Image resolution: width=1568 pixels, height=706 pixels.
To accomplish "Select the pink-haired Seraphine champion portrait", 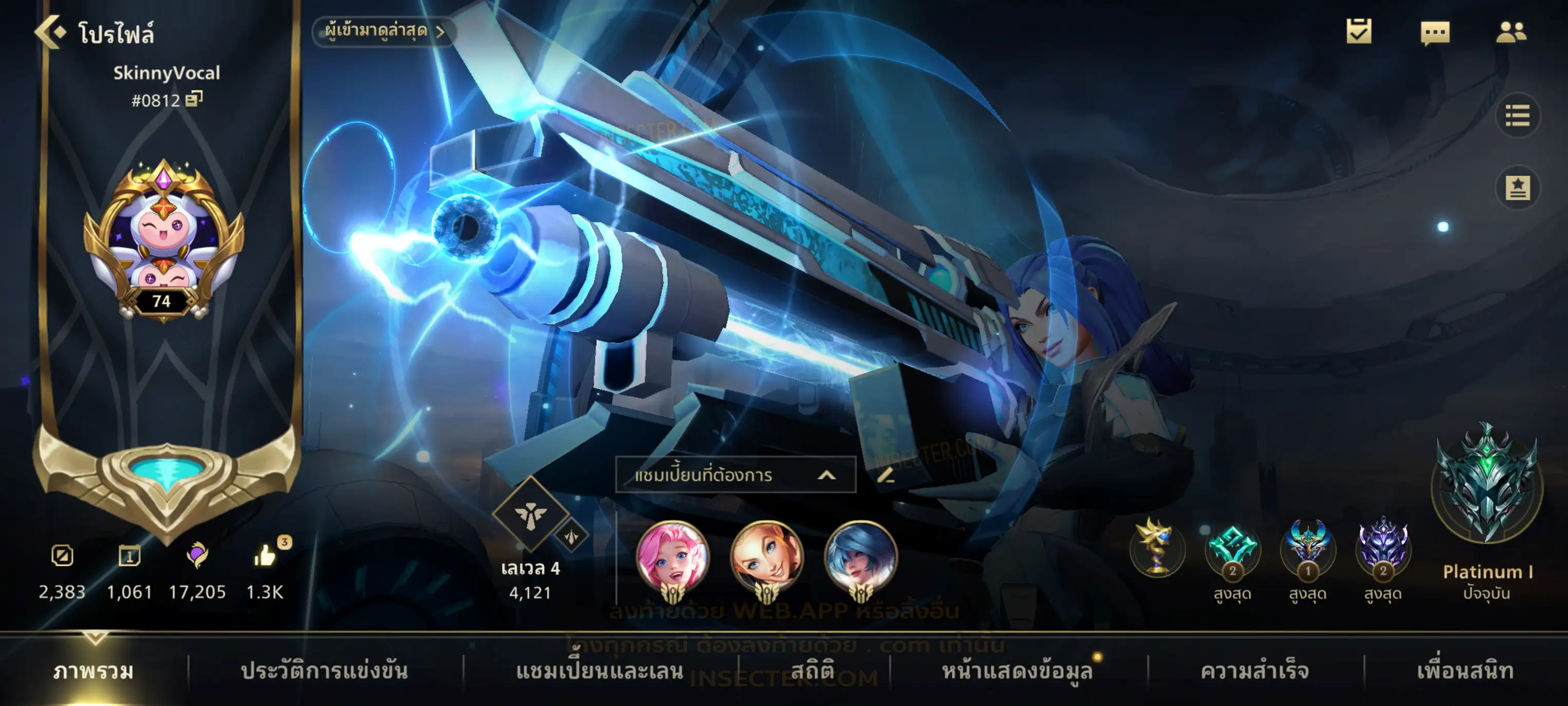I will click(x=673, y=557).
